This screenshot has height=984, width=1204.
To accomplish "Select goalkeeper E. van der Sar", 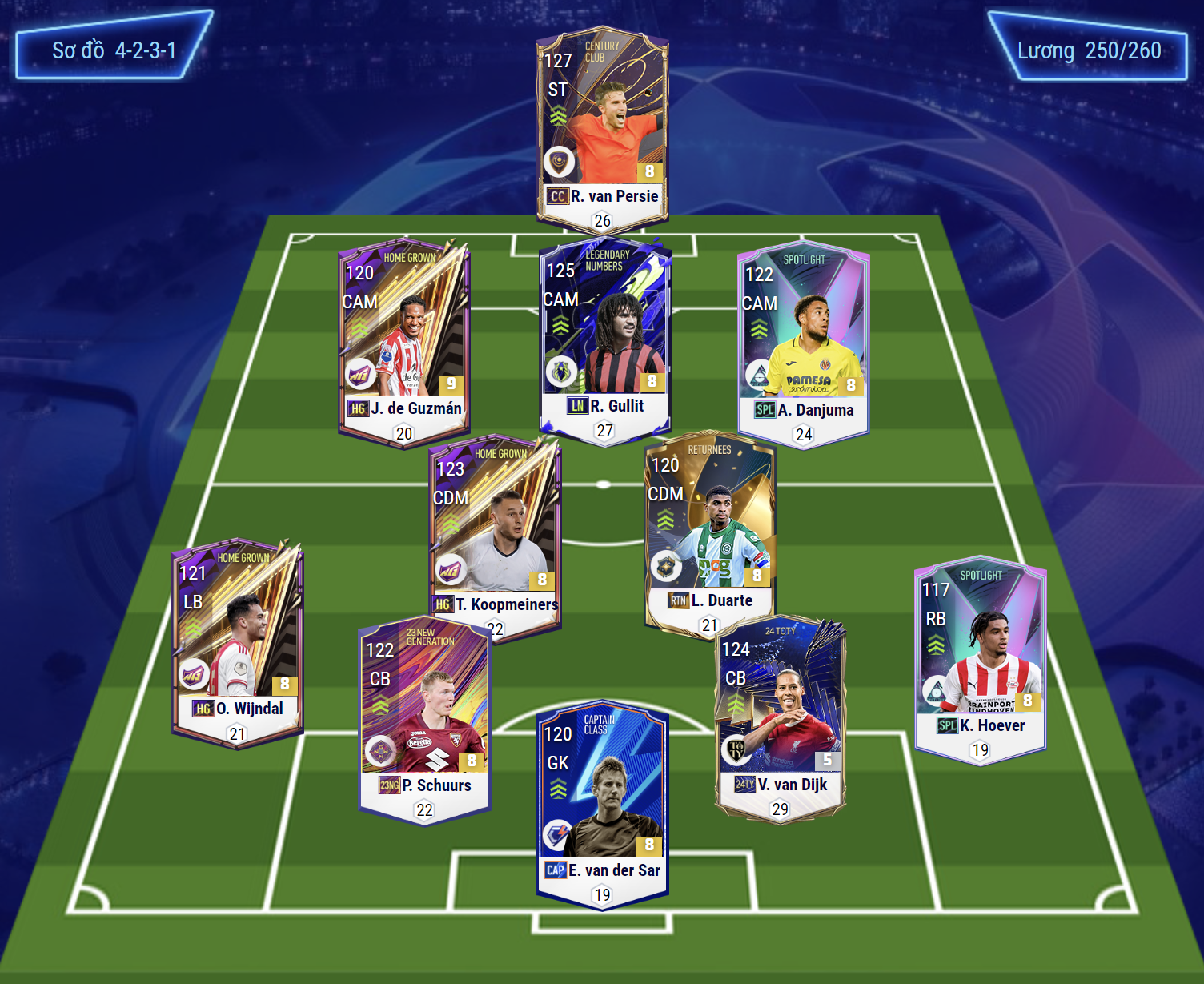I will pyautogui.click(x=602, y=801).
